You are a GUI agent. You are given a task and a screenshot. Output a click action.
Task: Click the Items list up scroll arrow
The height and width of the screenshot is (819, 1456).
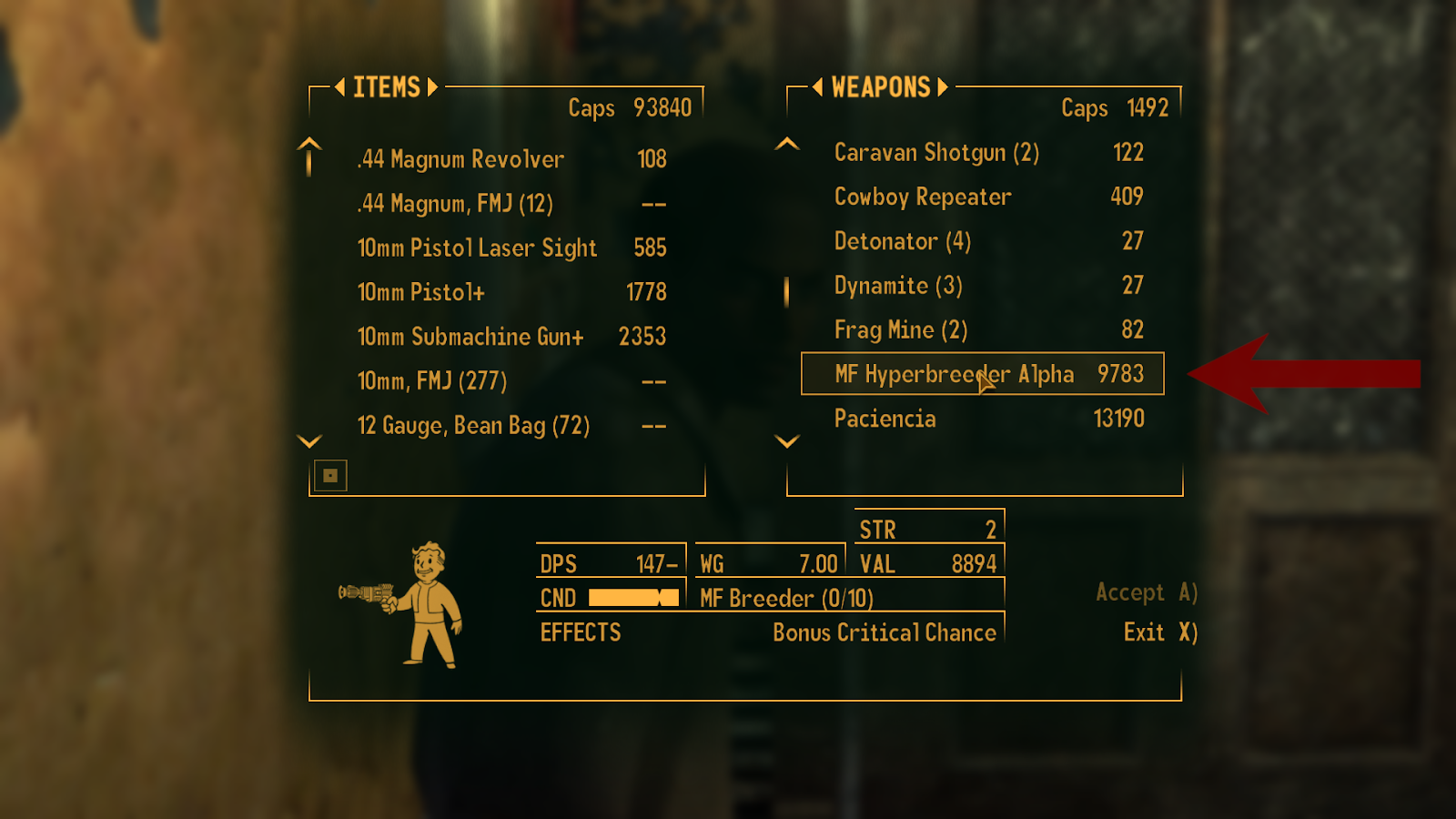coord(308,157)
